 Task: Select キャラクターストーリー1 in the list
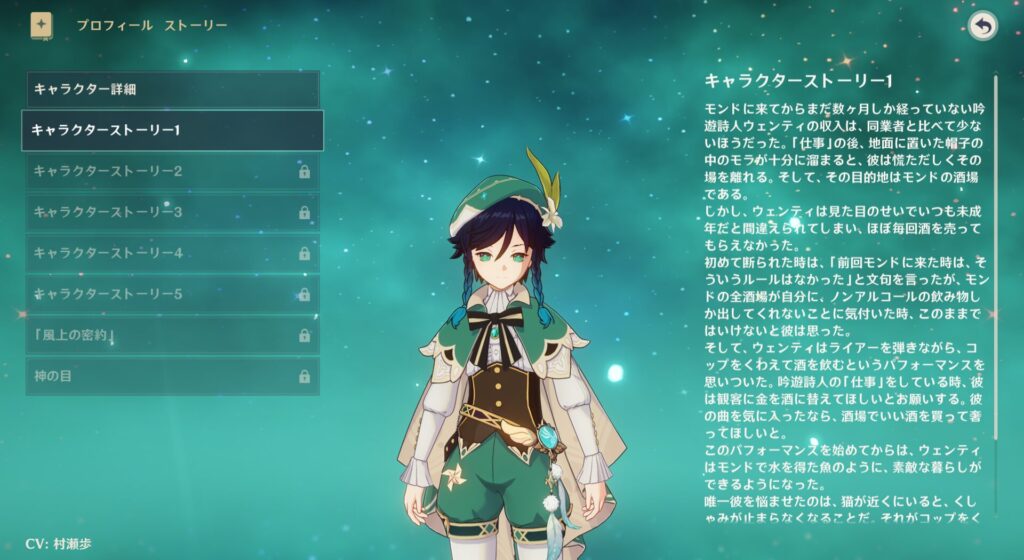(172, 130)
